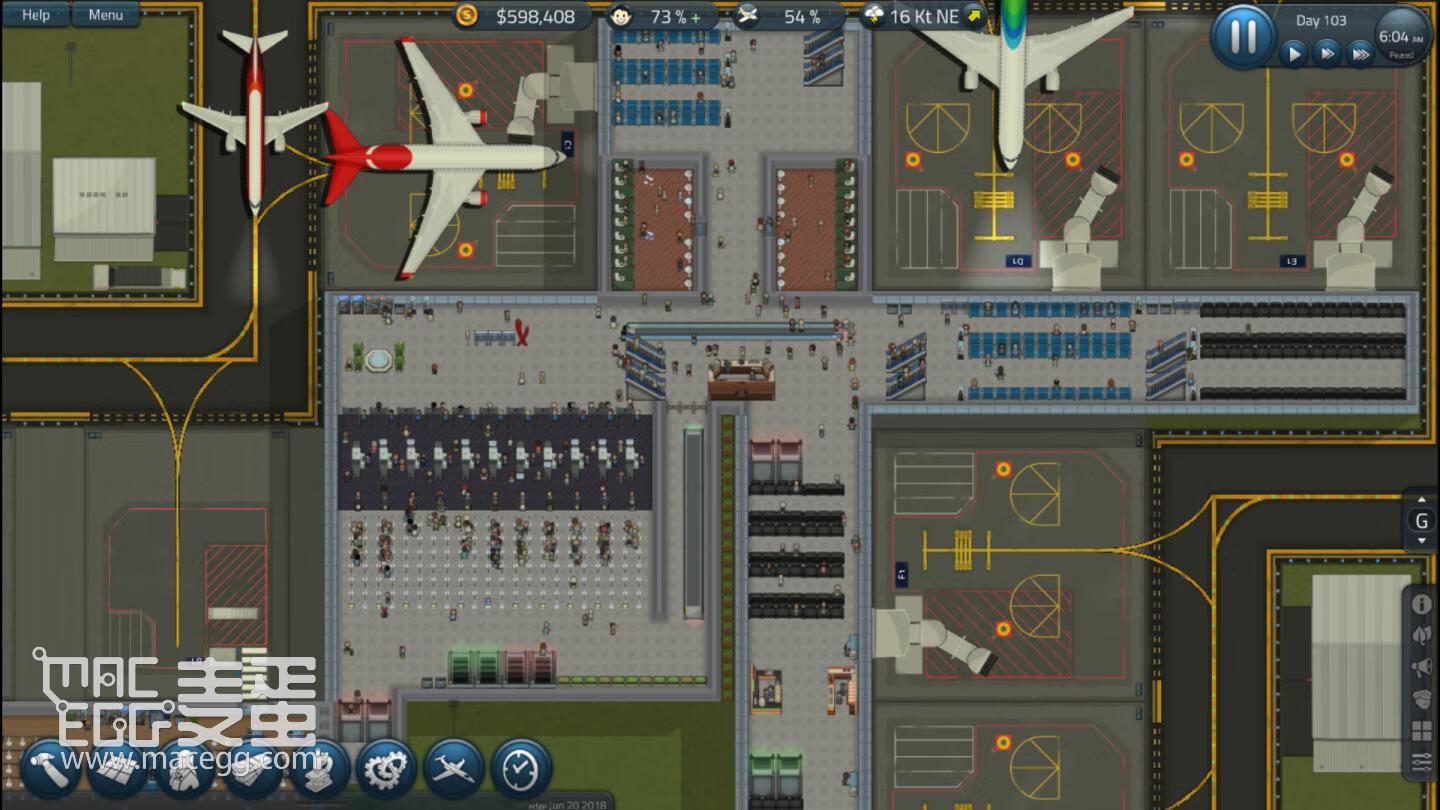Open the hammer build tool
Viewport: 1440px width, 810px height.
pyautogui.click(x=50, y=769)
